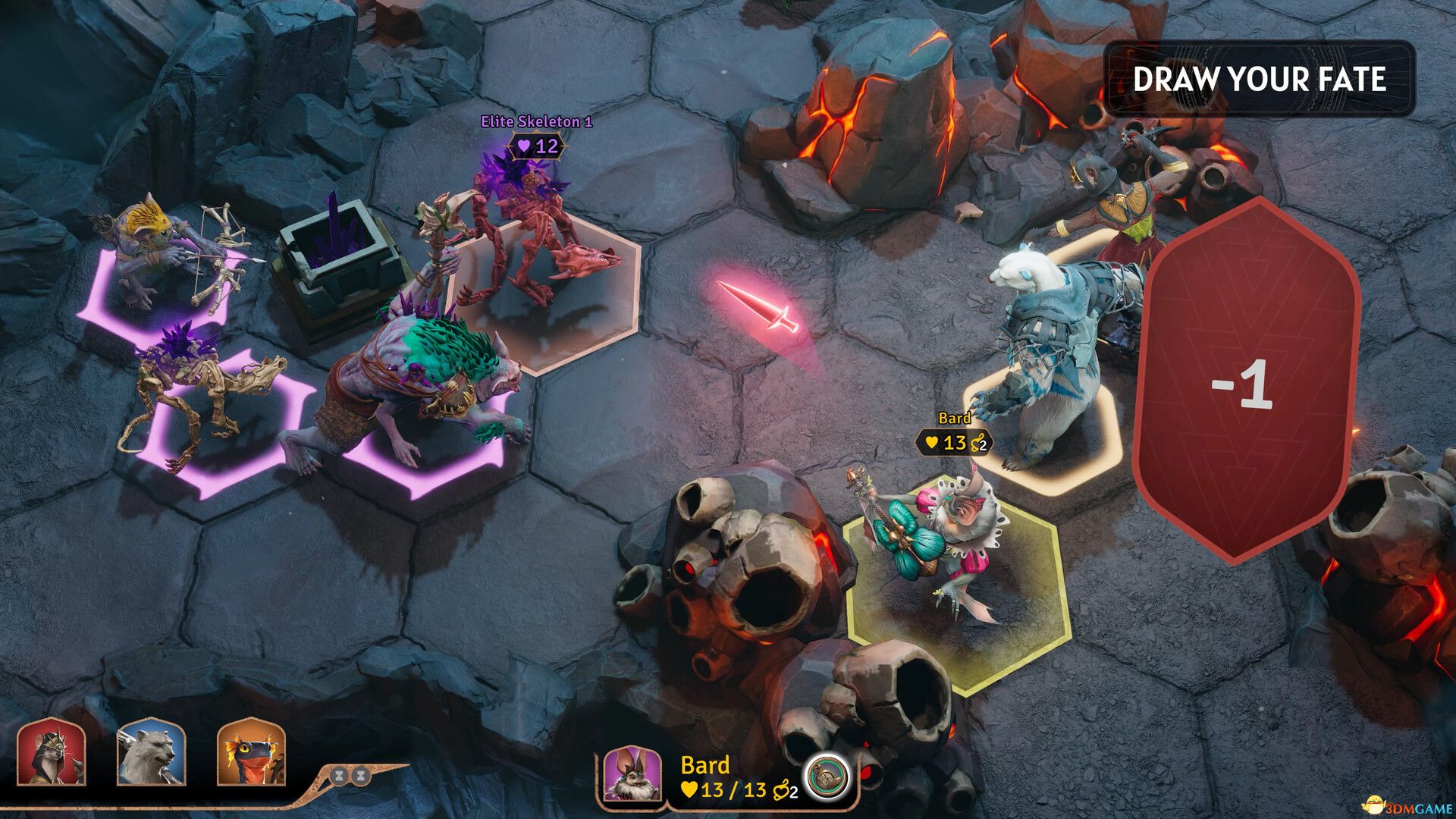Flip the red -1 fate card
Image resolution: width=1456 pixels, height=819 pixels.
click(x=1247, y=383)
